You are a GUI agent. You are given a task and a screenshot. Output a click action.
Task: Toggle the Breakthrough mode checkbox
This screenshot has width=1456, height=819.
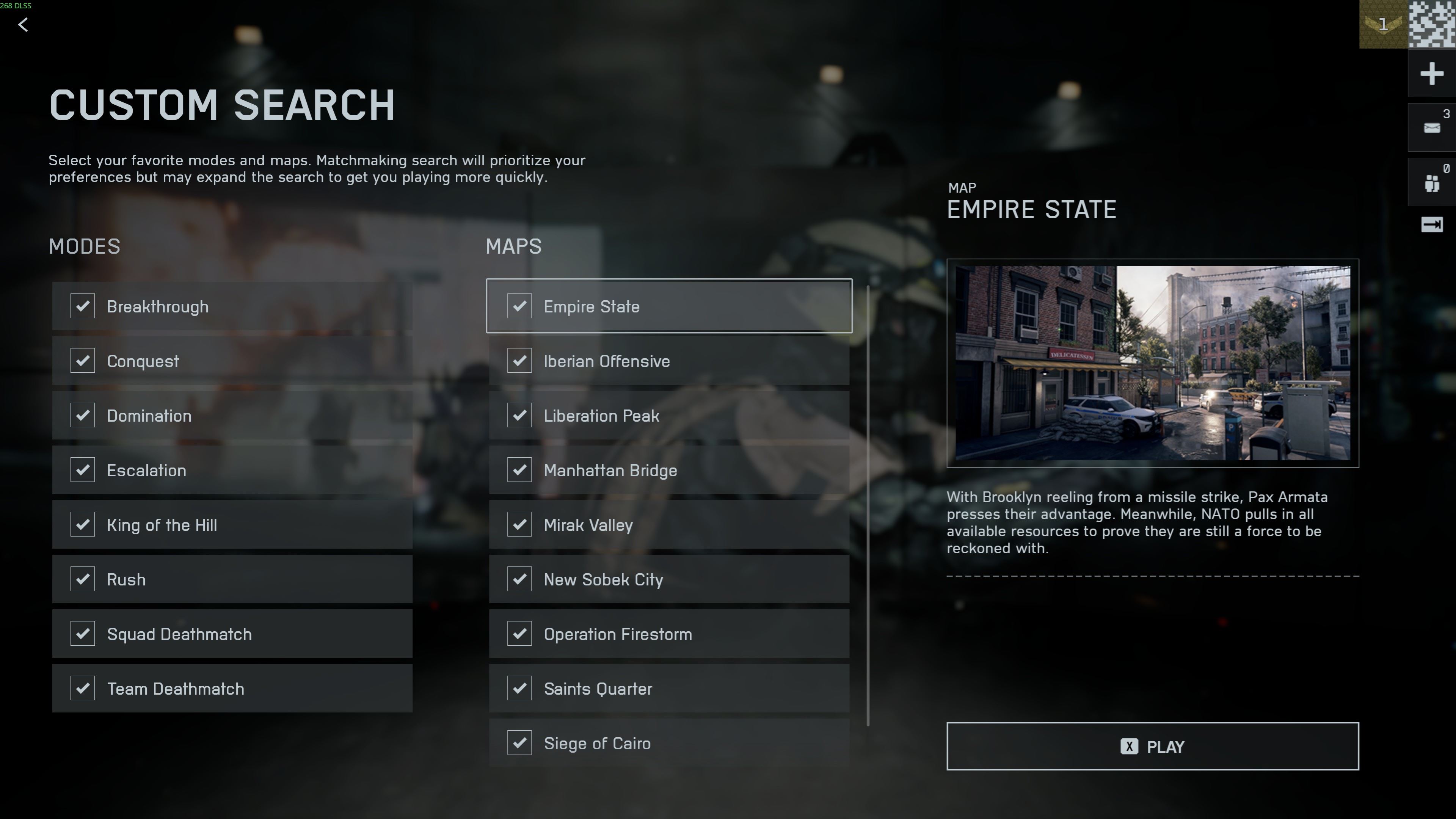coord(83,306)
